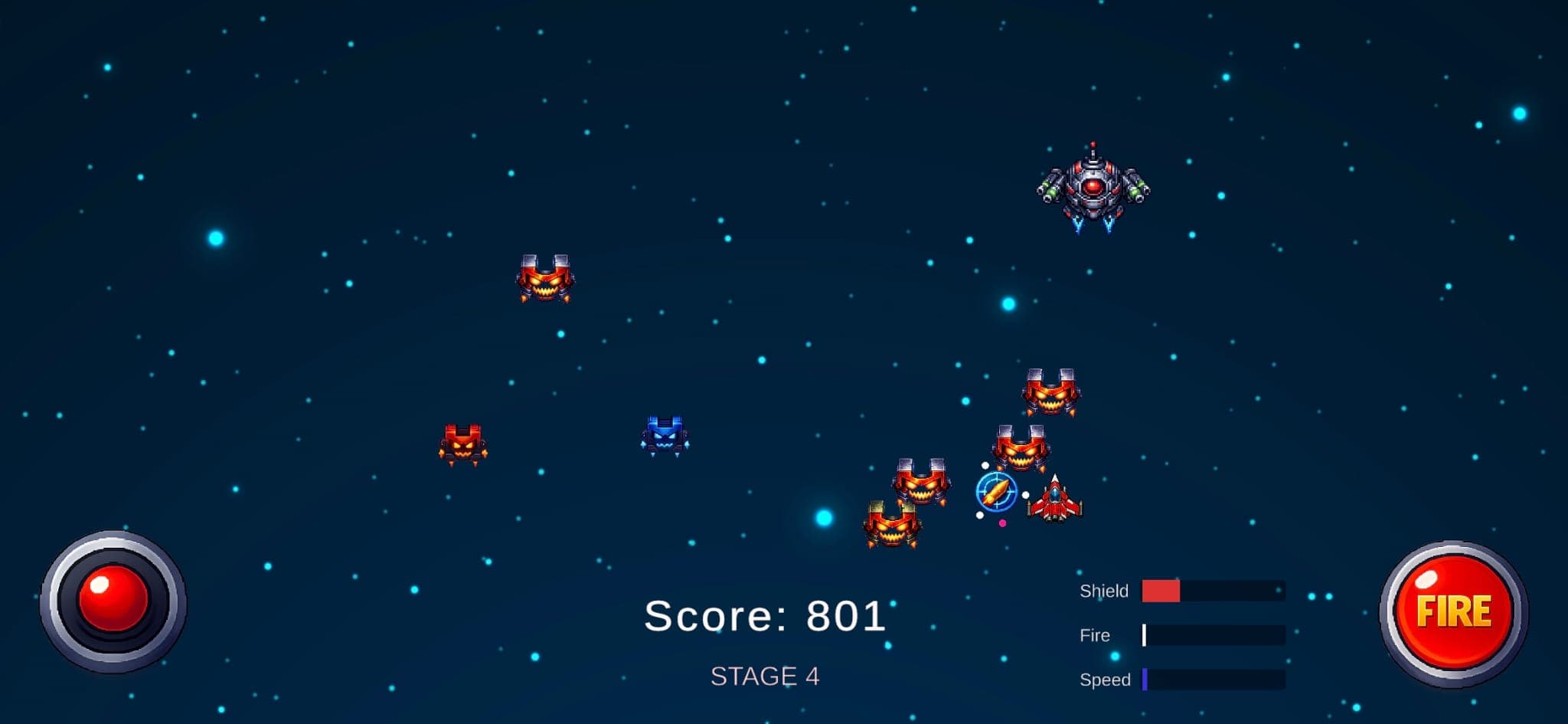The image size is (1568, 724).
Task: Tap the blue Speed indicator bar
Action: (1146, 678)
